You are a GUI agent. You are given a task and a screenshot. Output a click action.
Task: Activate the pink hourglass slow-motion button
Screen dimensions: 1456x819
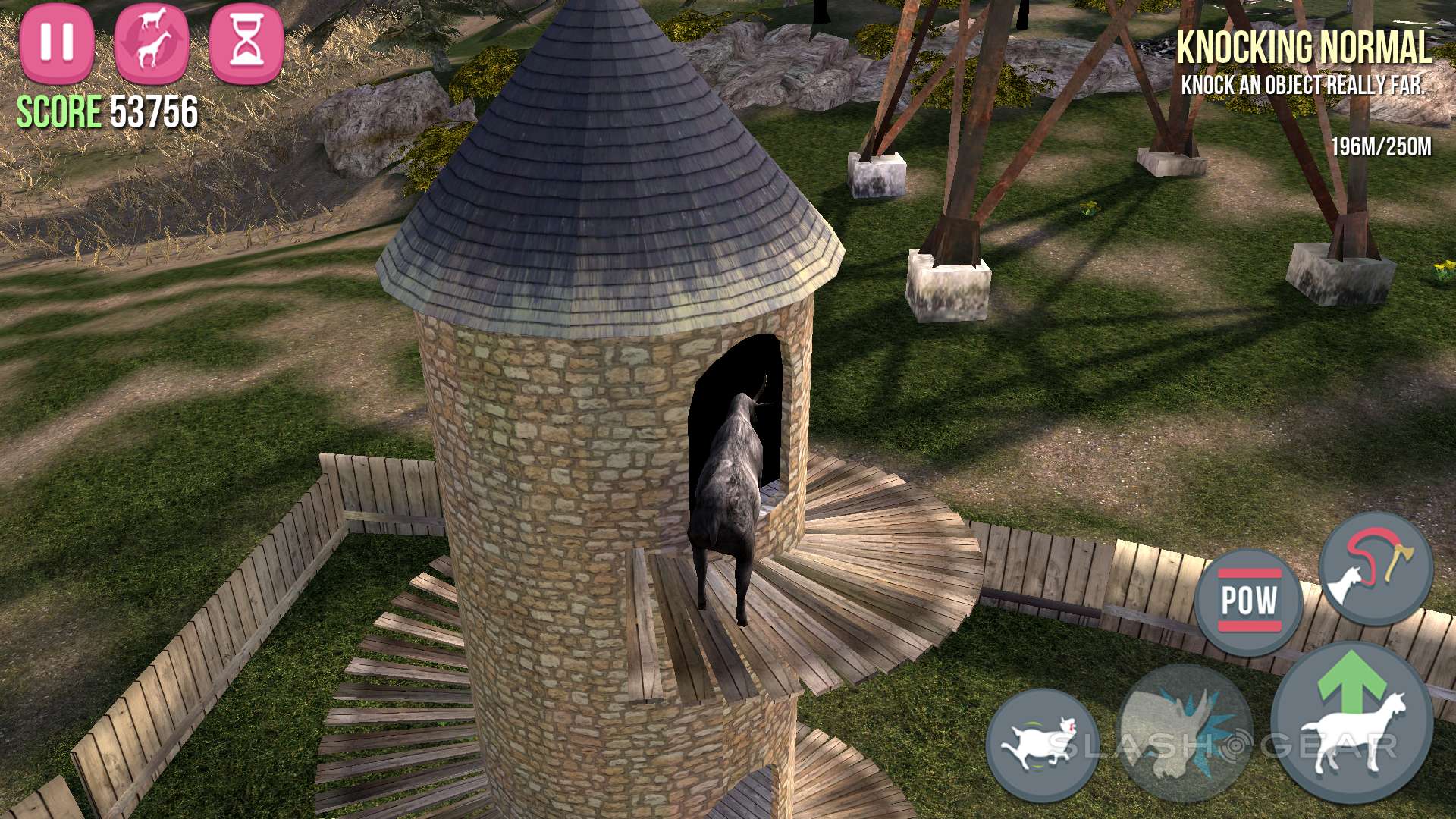click(246, 42)
